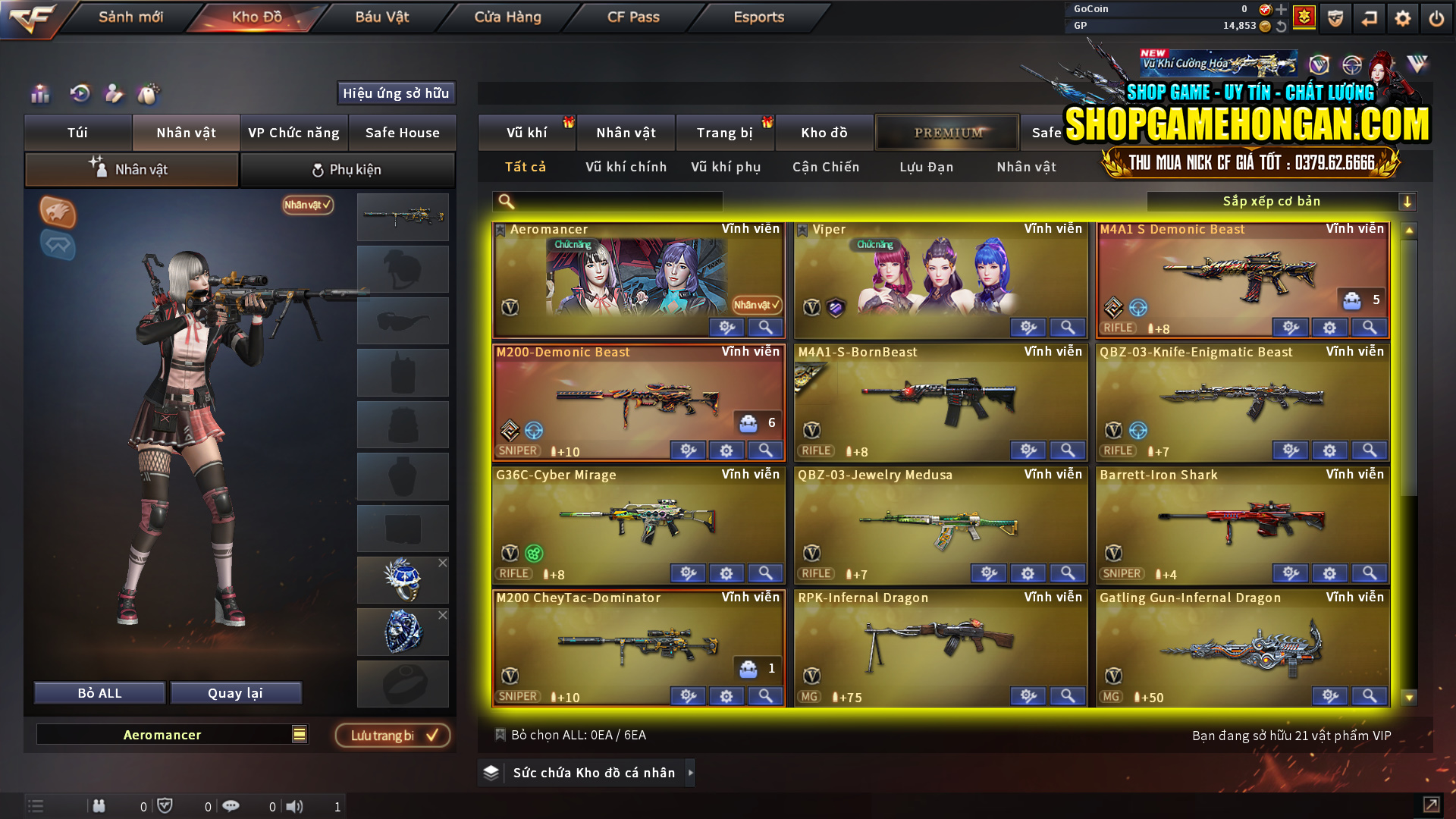Click the speaker icon in the bottom bar
The width and height of the screenshot is (1456, 819).
296,806
